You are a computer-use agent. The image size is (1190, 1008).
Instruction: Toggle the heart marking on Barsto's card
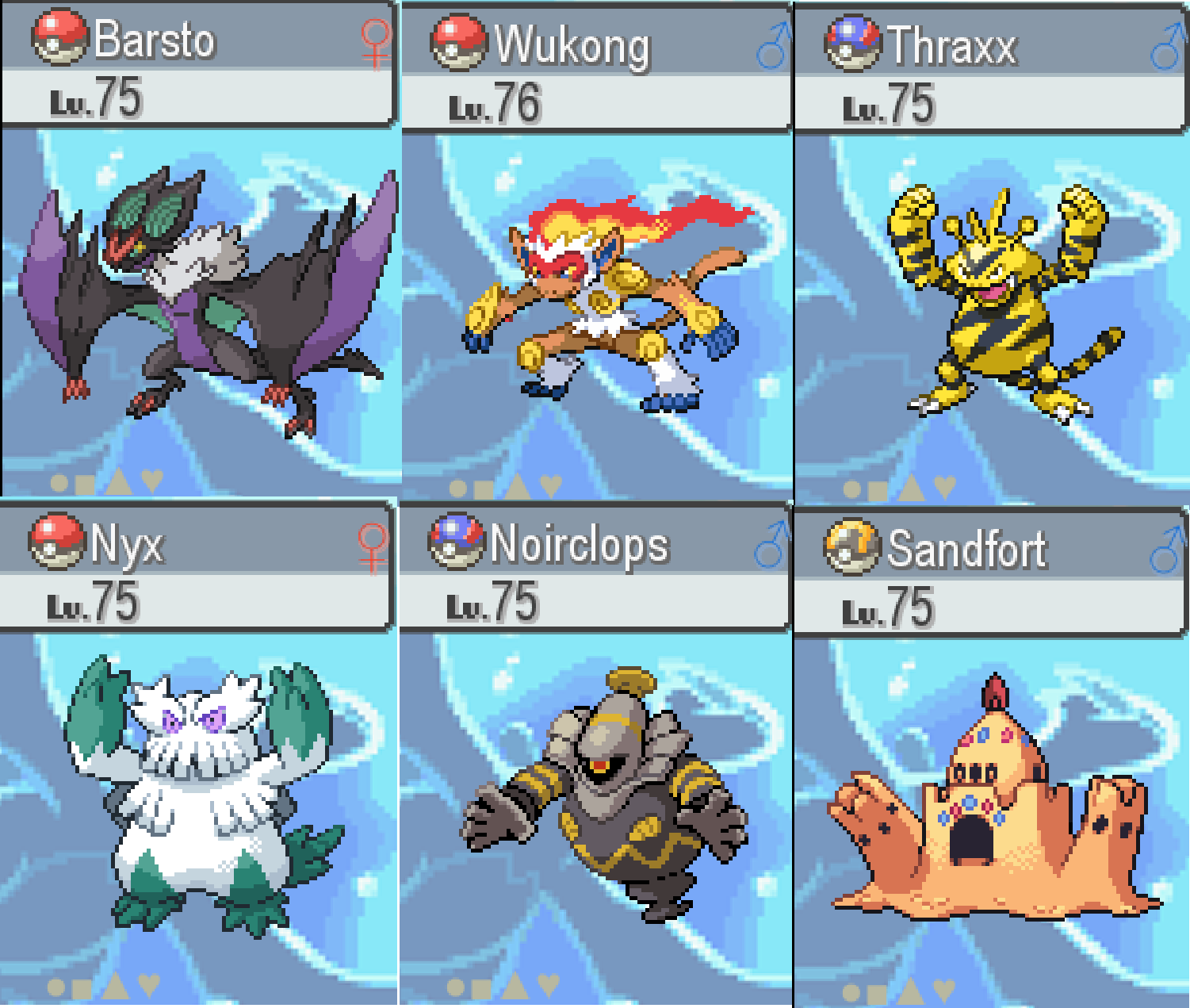[x=152, y=480]
